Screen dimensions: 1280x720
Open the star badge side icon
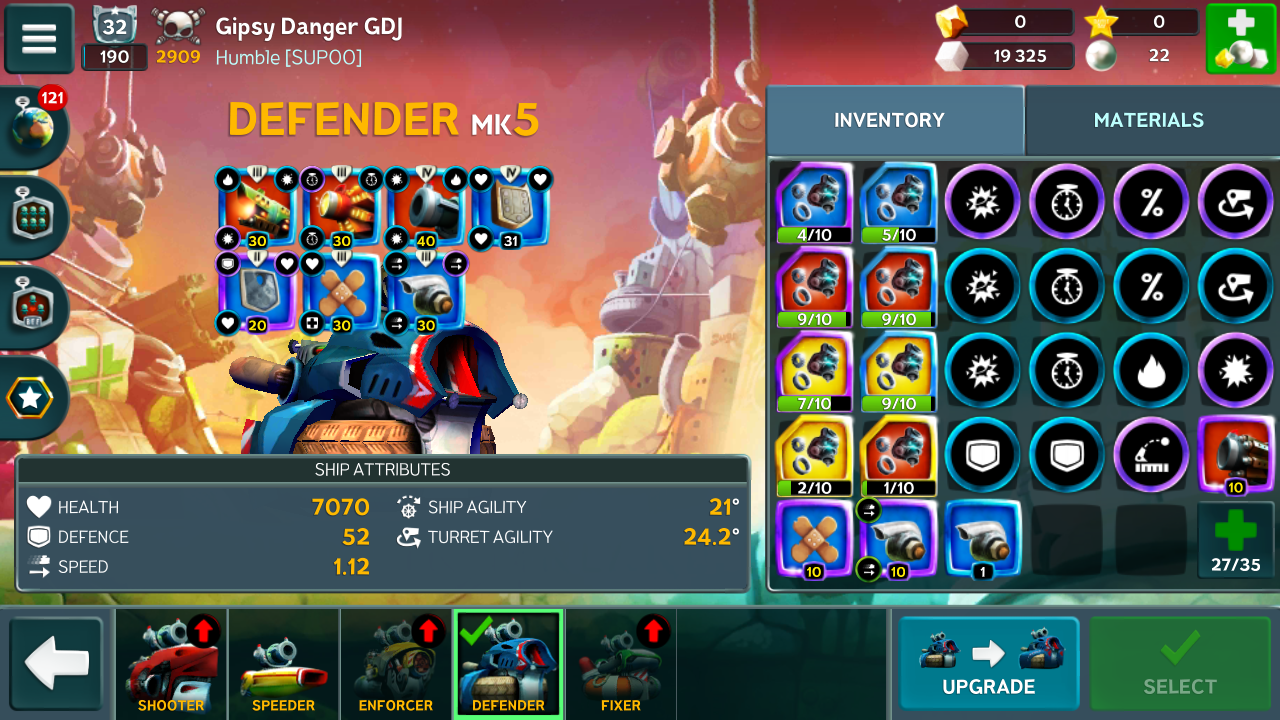click(31, 399)
